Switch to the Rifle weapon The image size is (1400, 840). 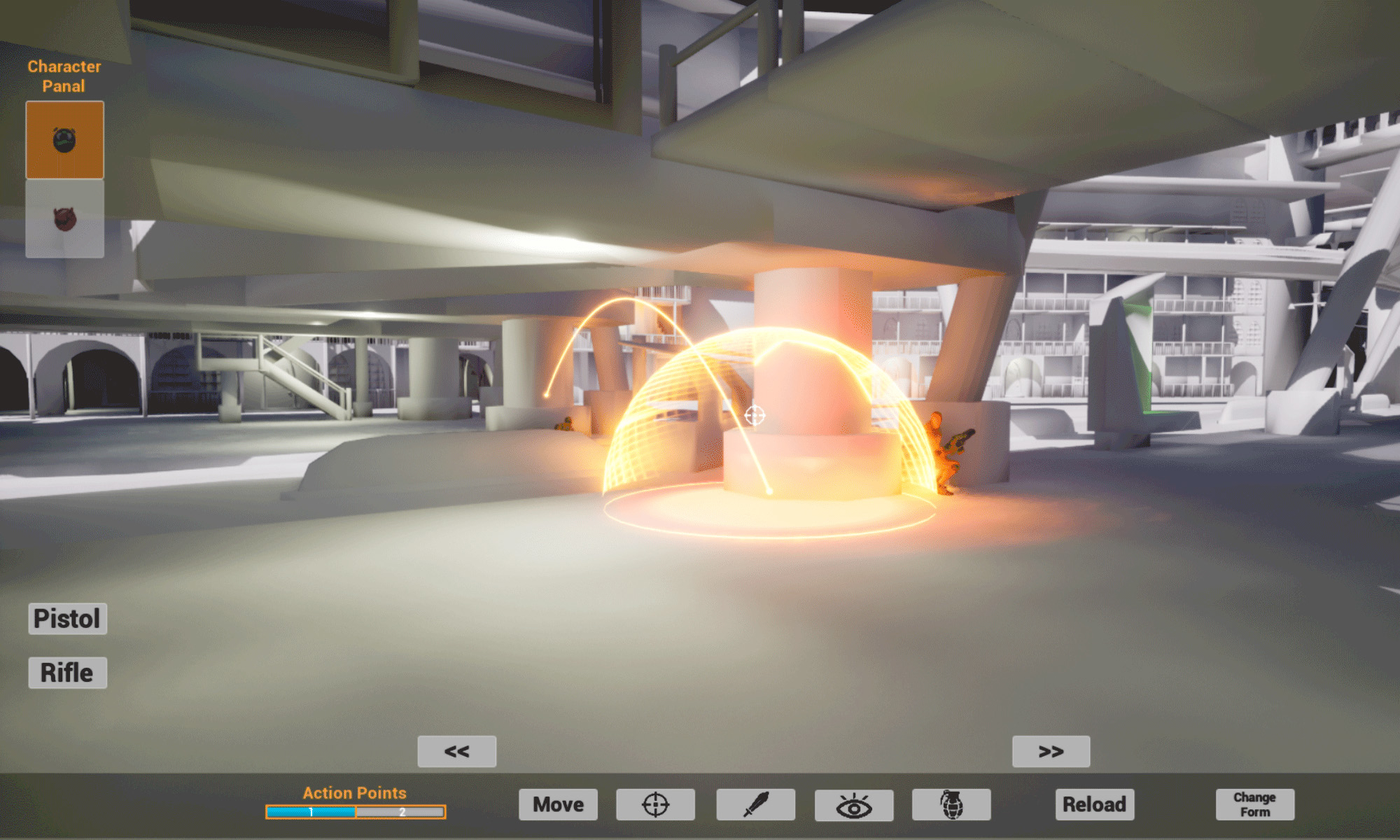pos(67,673)
